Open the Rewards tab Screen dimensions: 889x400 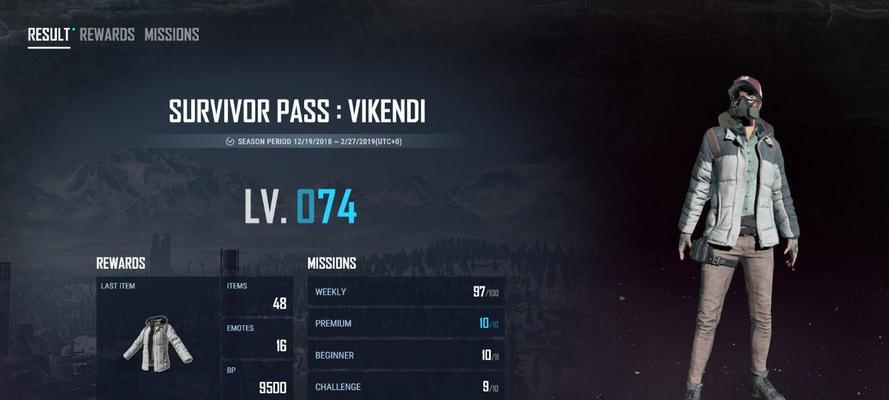(107, 35)
